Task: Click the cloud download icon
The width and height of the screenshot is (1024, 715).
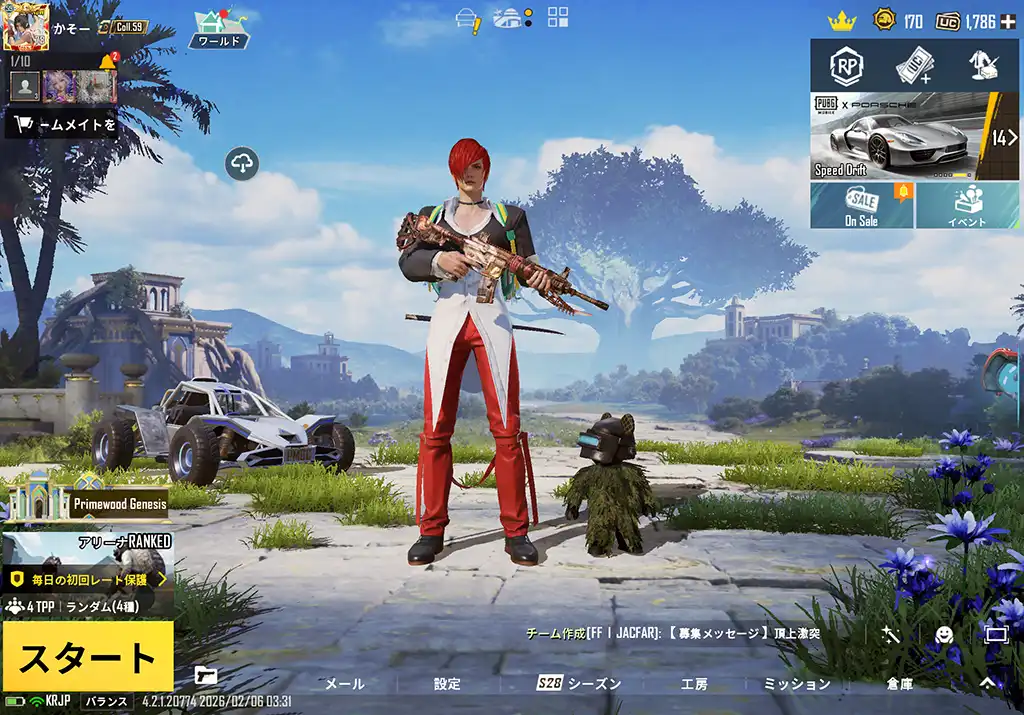Action: click(x=243, y=162)
